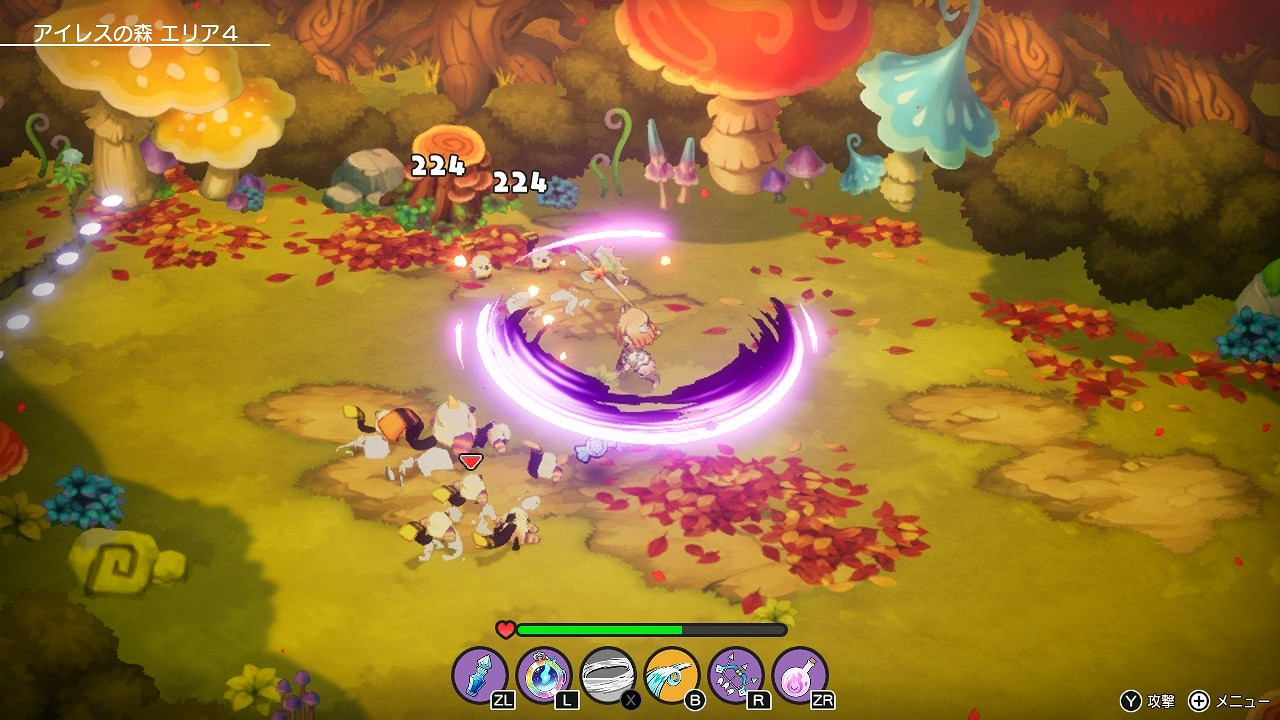This screenshot has width=1280, height=720.
Task: Click the heart icon beside the health bar
Action: click(x=505, y=629)
